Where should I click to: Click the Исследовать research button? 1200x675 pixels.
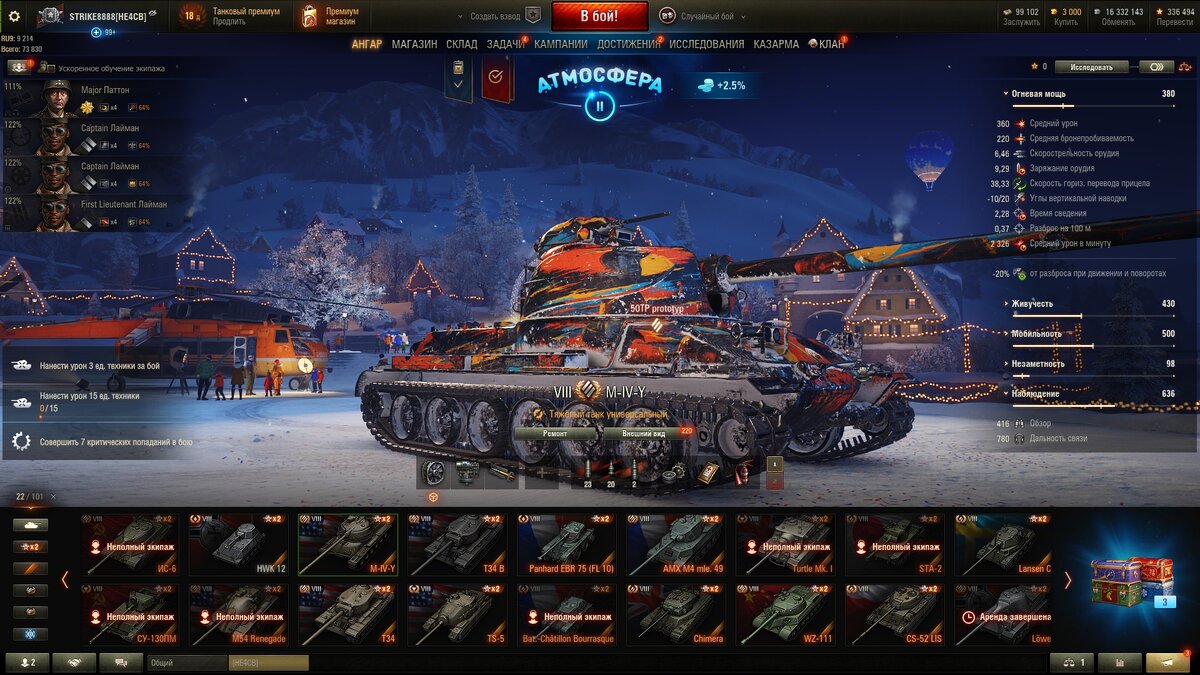coord(1091,67)
